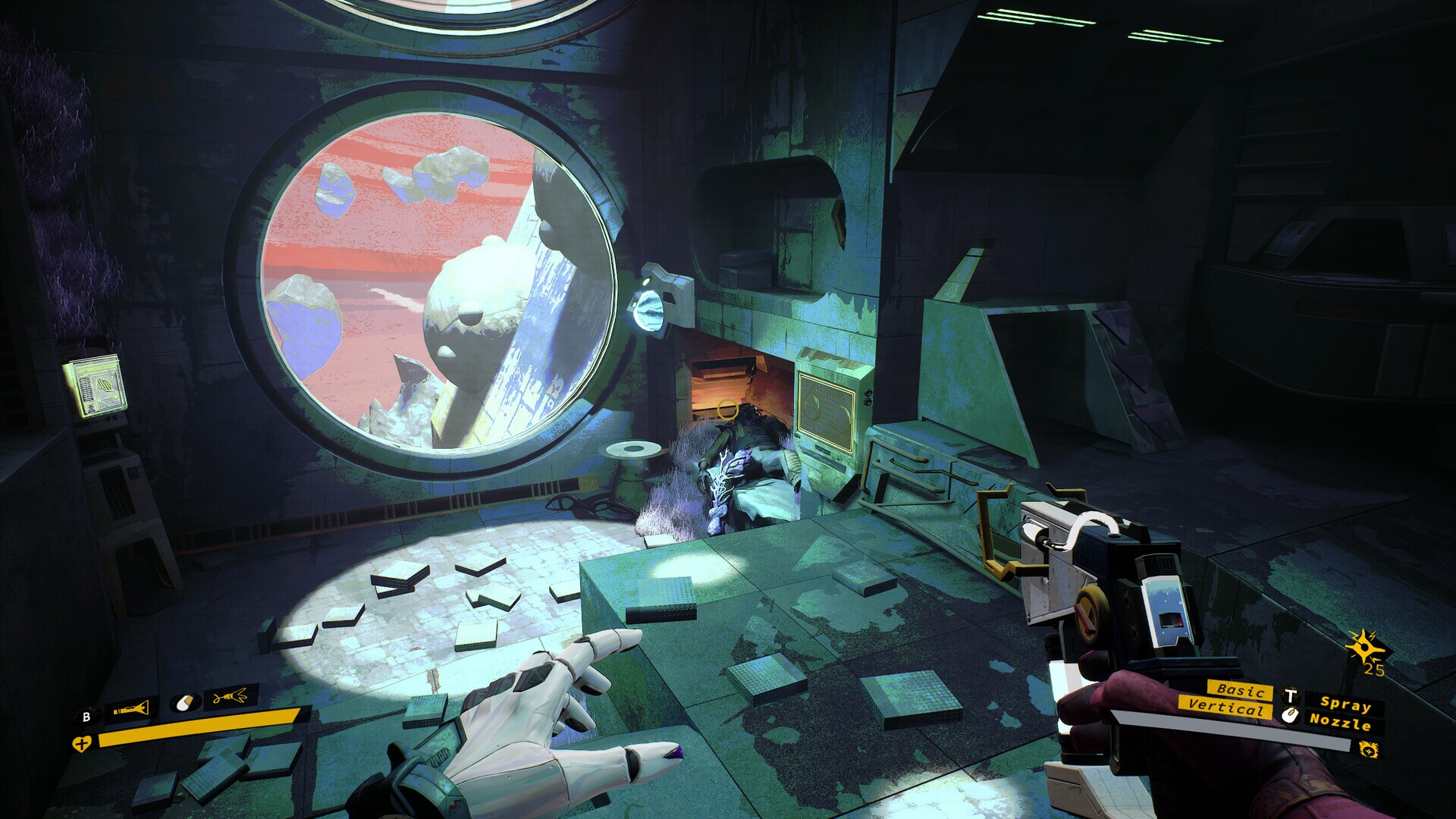Switch the nozzle mode to Vertical
Screen dimensions: 1456x819
click(x=1226, y=709)
